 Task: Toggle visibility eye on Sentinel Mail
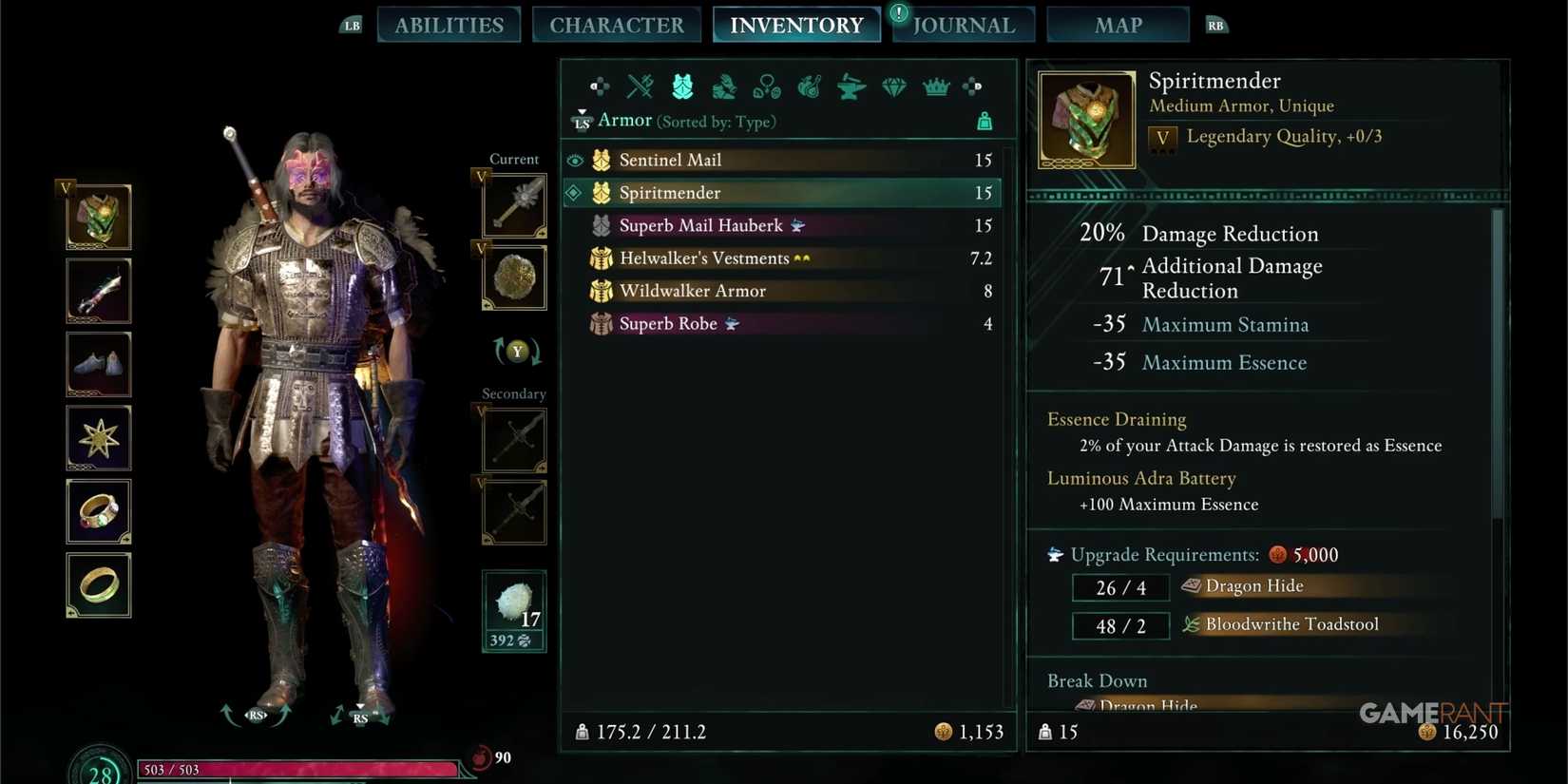coord(574,160)
